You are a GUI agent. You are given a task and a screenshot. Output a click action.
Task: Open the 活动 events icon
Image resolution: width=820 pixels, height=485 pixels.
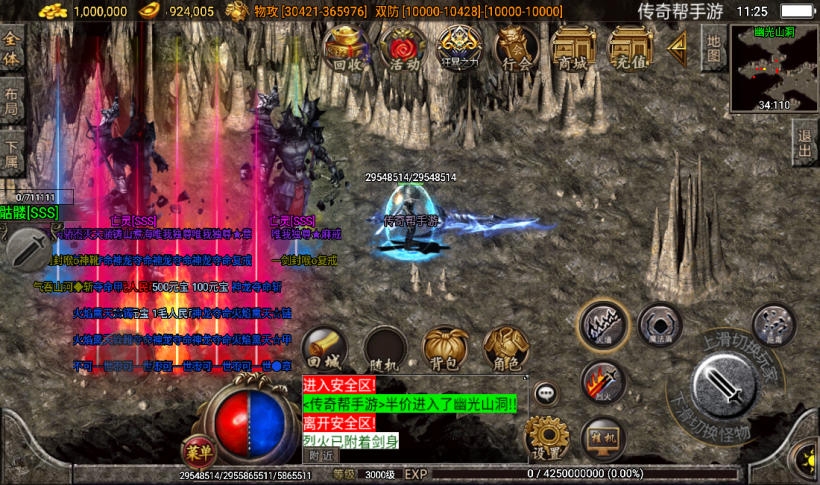pyautogui.click(x=404, y=47)
